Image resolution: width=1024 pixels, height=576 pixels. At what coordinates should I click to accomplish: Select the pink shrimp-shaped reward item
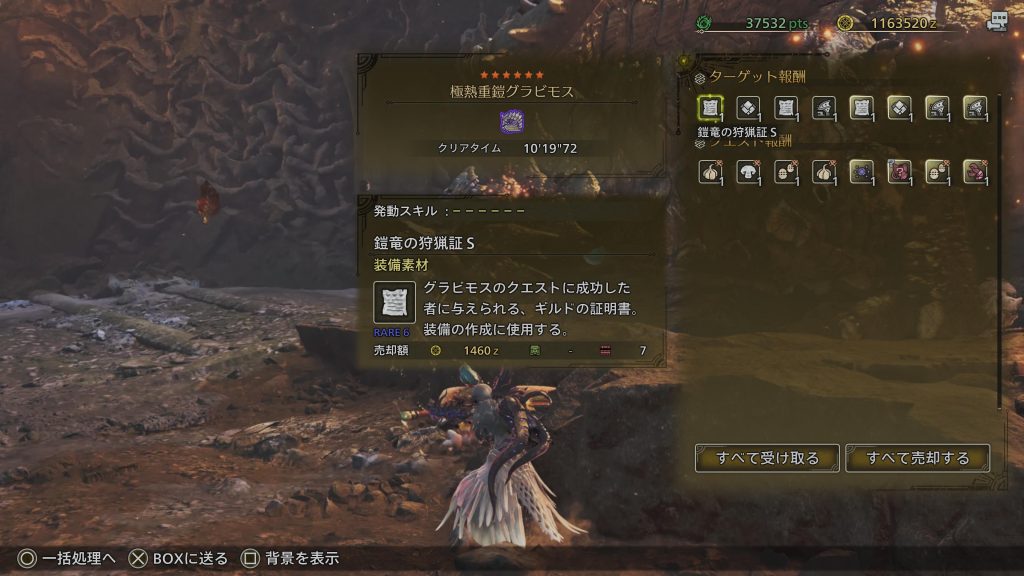coord(974,171)
